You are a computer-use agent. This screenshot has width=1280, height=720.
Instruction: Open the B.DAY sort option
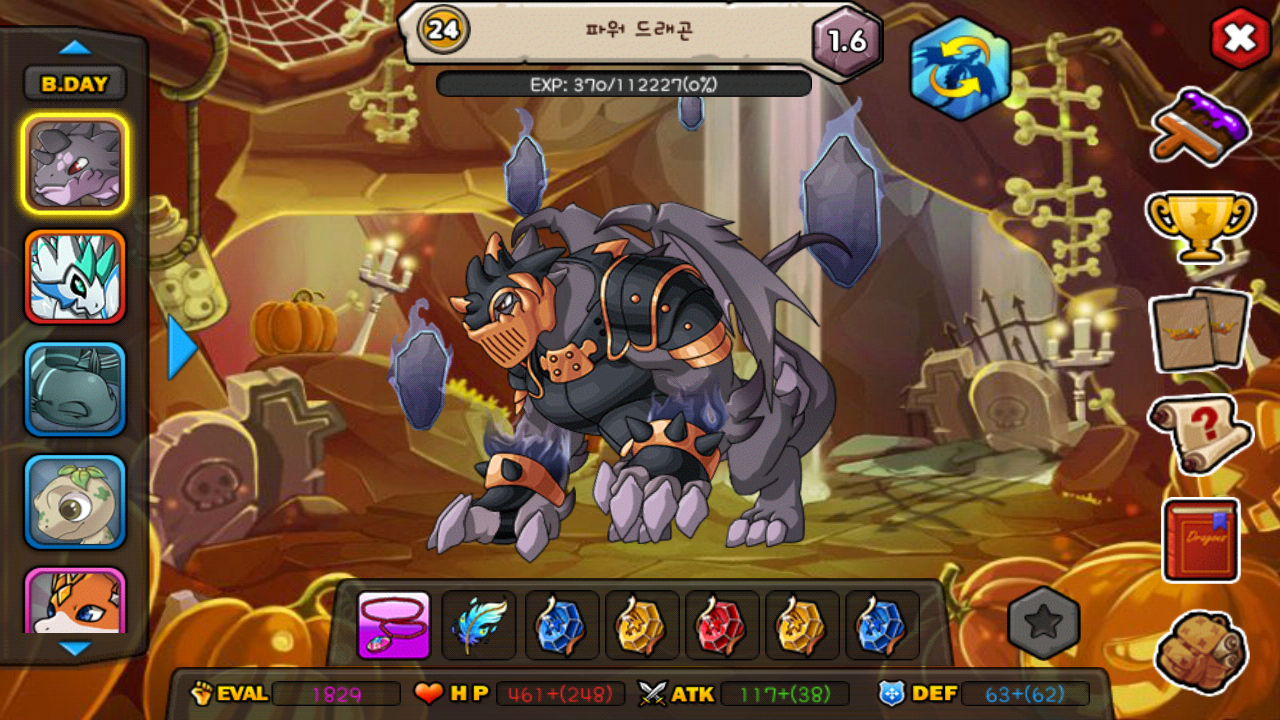tap(75, 84)
